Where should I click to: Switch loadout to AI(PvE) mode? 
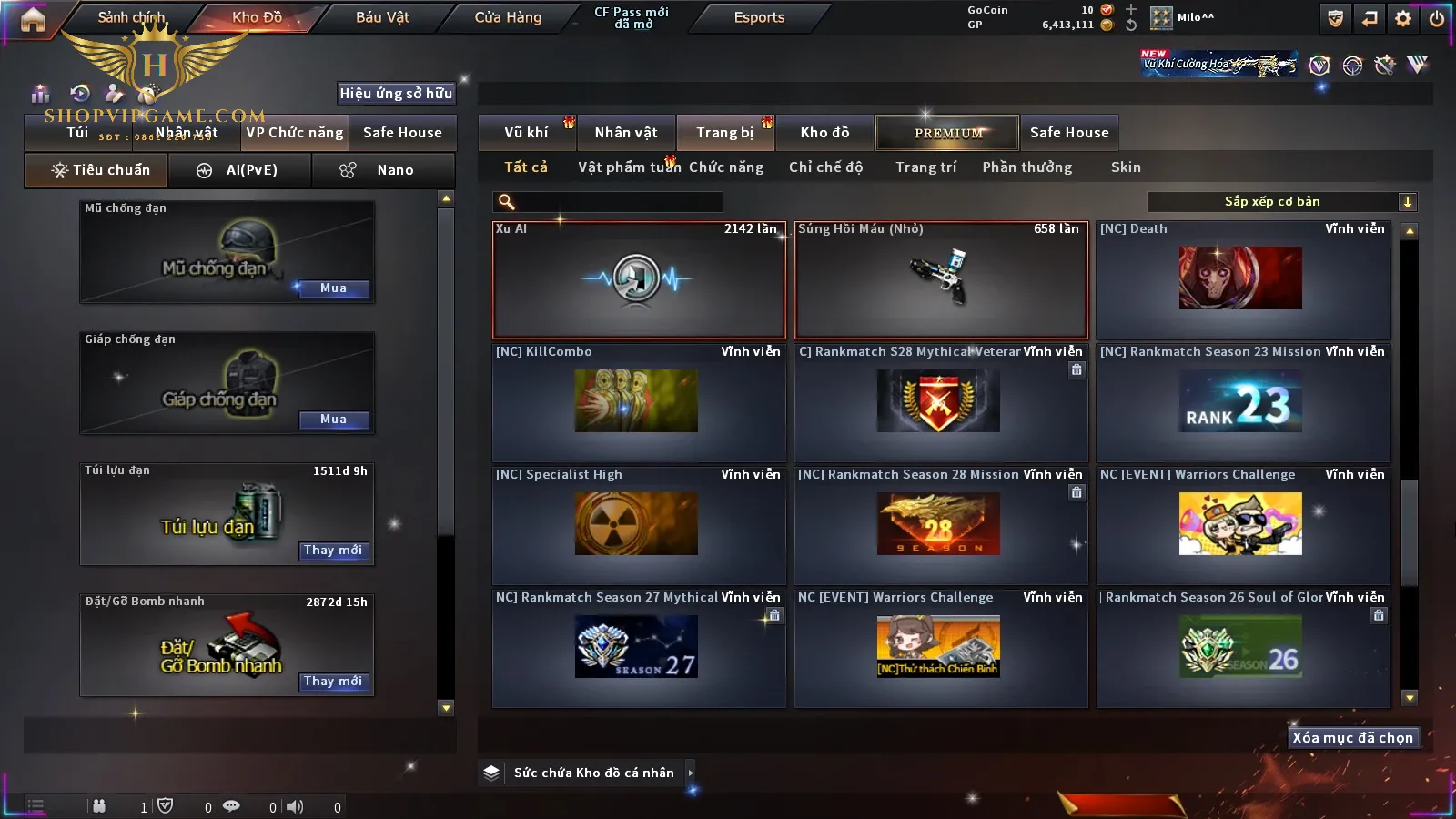[x=240, y=170]
